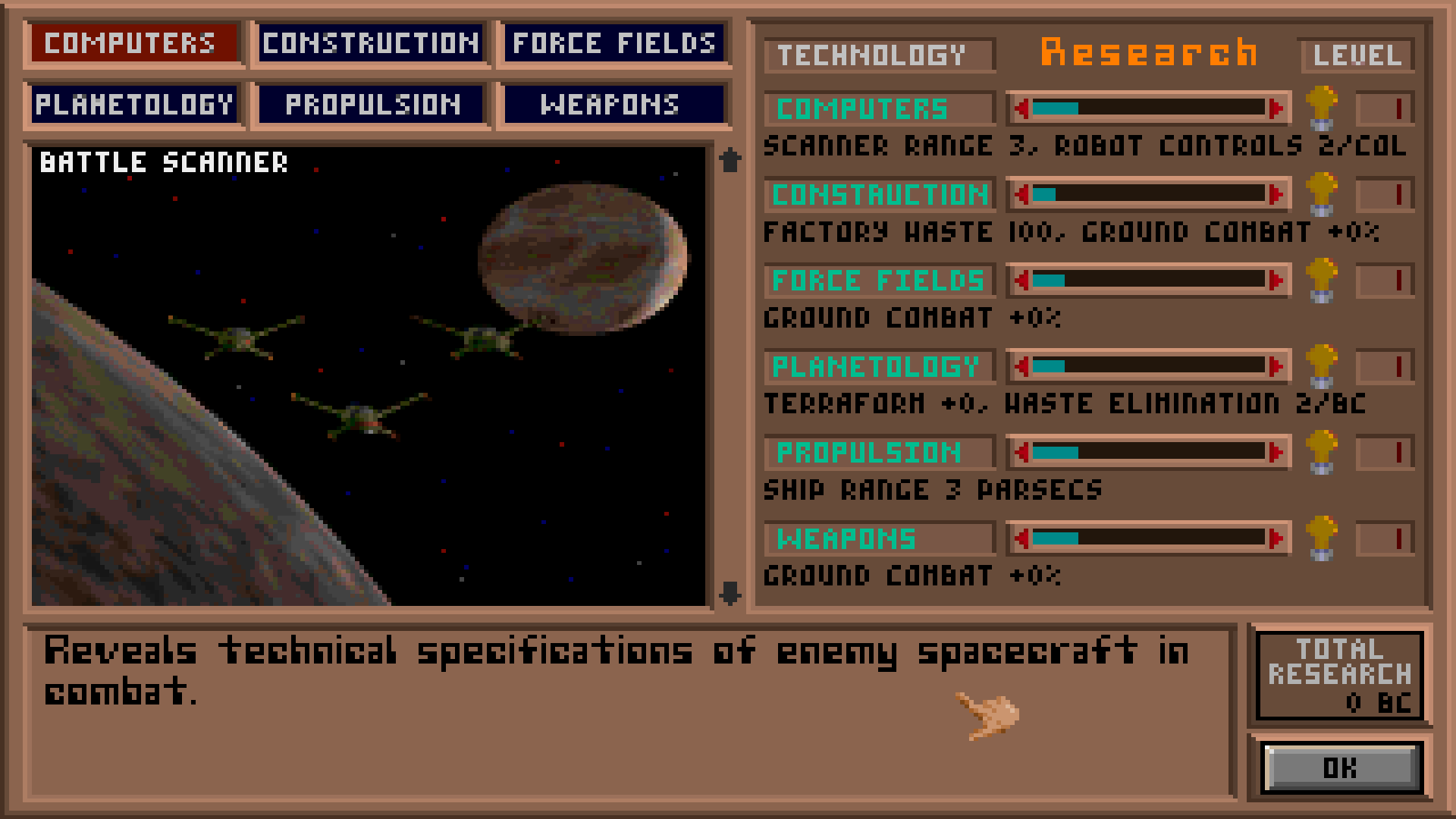
Task: Click the left arrow on the Weapons slider
Action: tap(1023, 539)
